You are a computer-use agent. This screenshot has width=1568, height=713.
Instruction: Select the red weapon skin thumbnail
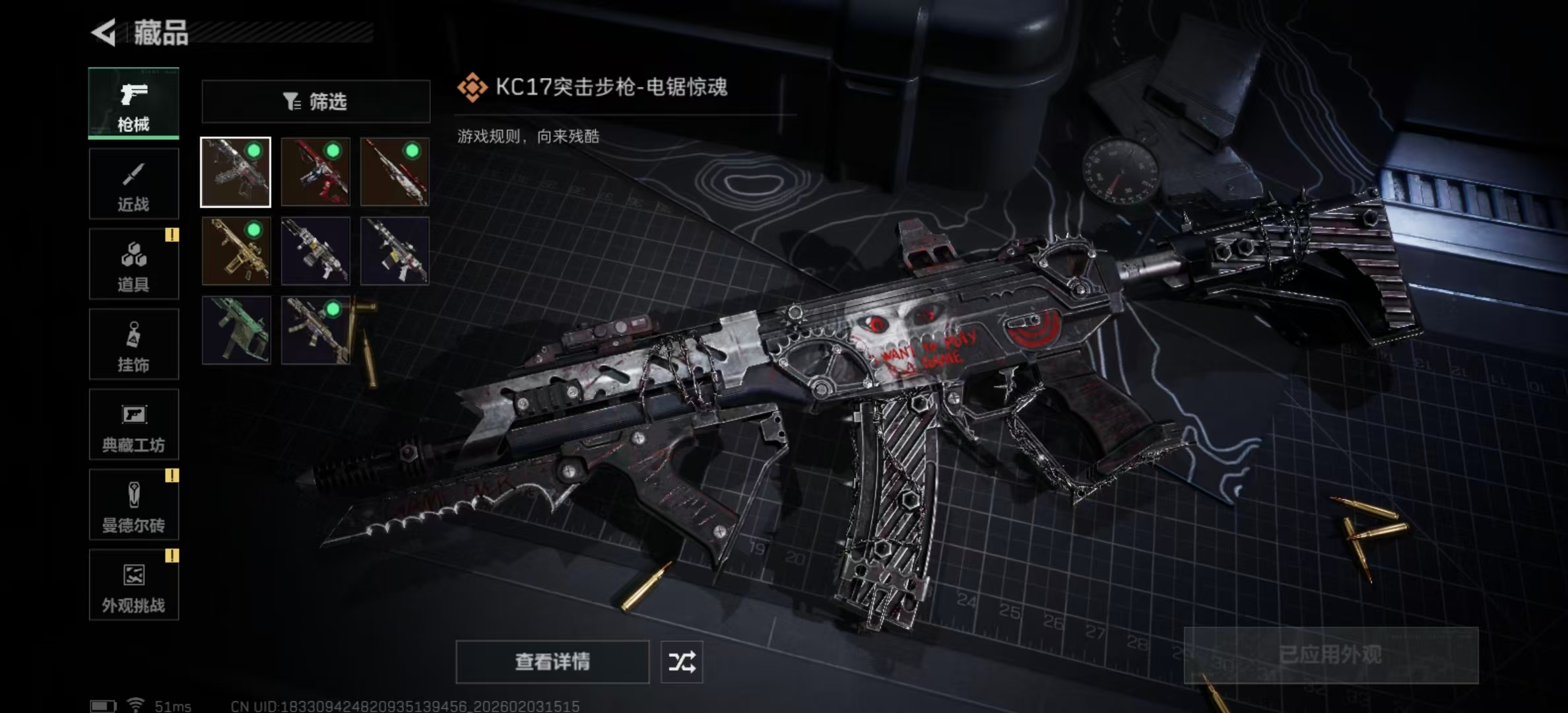click(x=315, y=173)
